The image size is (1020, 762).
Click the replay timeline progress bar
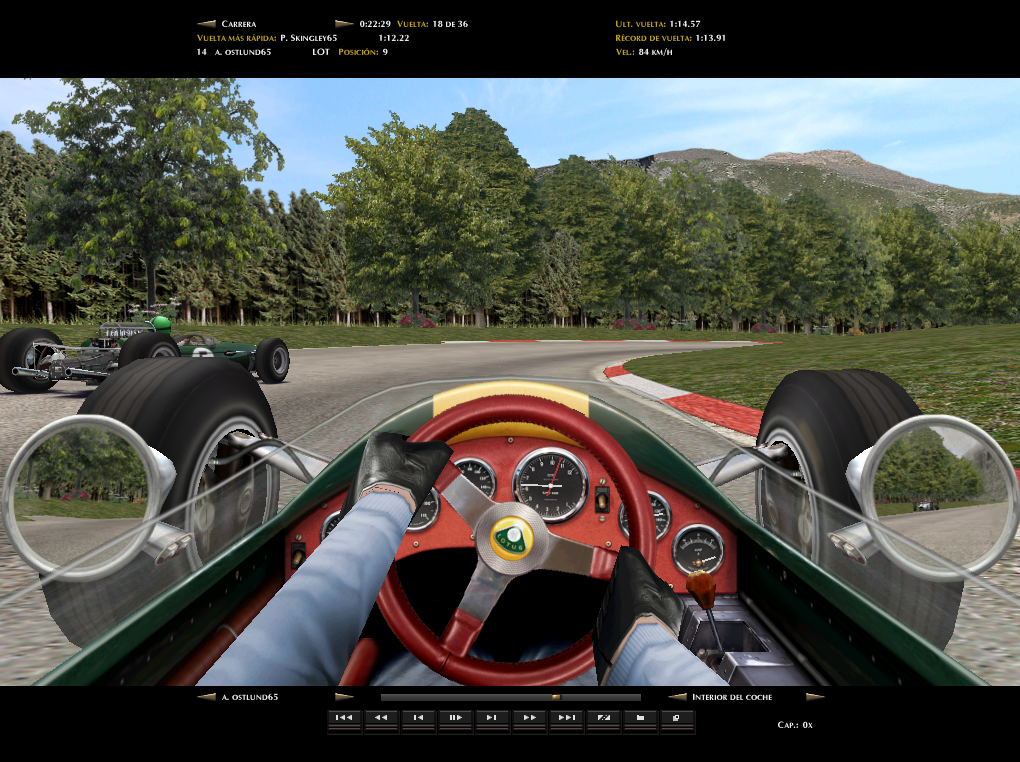[x=510, y=697]
